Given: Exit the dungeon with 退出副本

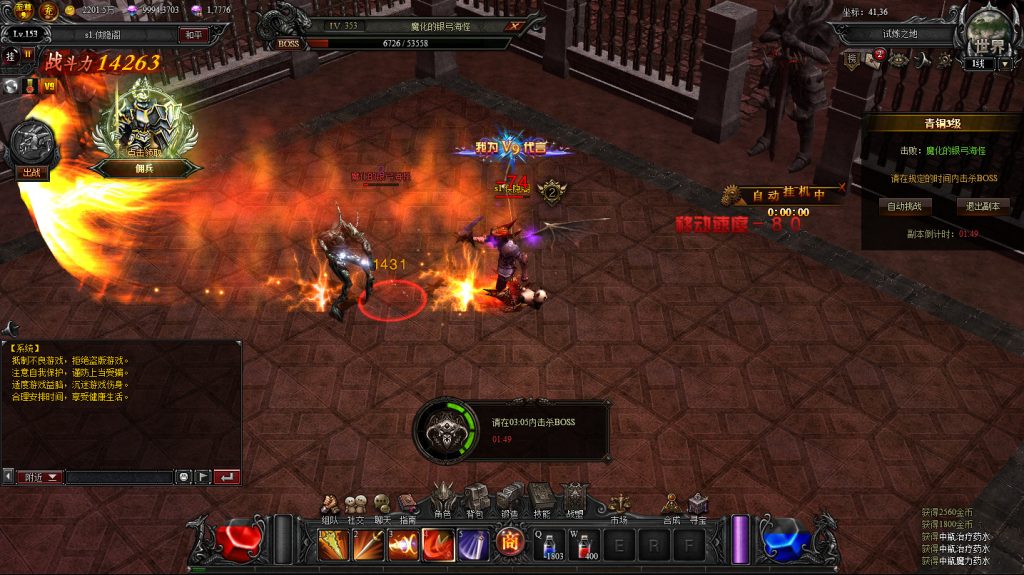Looking at the screenshot, I should pyautogui.click(x=981, y=206).
